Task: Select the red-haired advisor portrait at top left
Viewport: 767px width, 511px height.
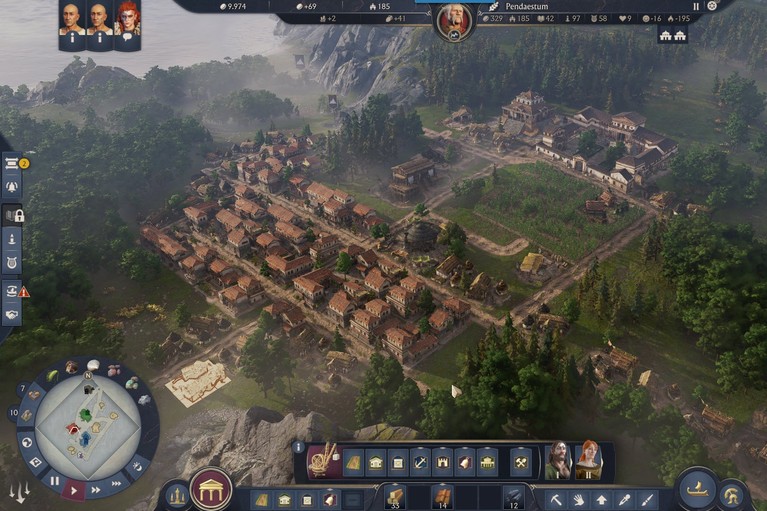Action: [x=127, y=17]
